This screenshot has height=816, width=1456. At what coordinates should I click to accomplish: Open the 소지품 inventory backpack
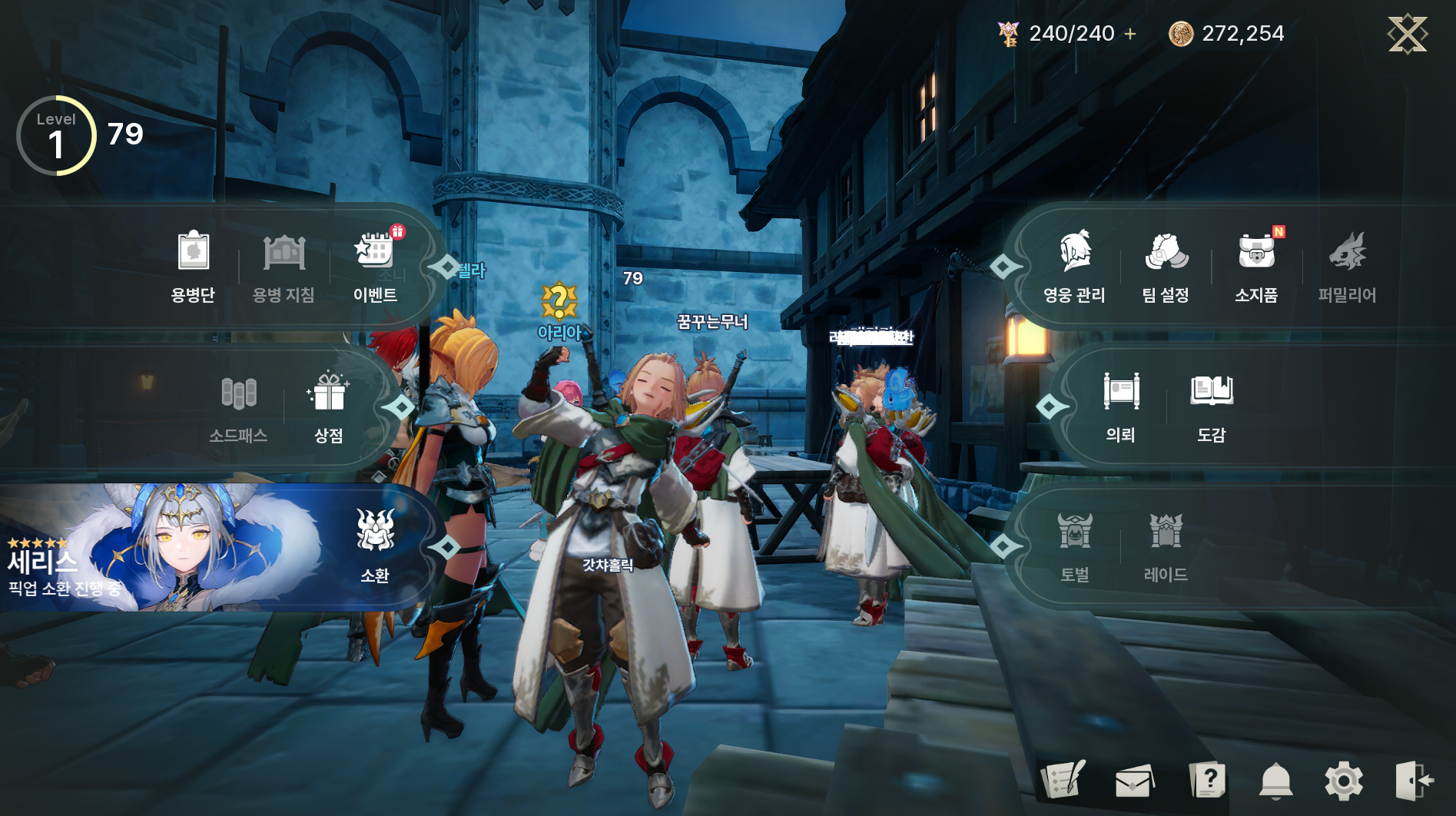tap(1256, 265)
